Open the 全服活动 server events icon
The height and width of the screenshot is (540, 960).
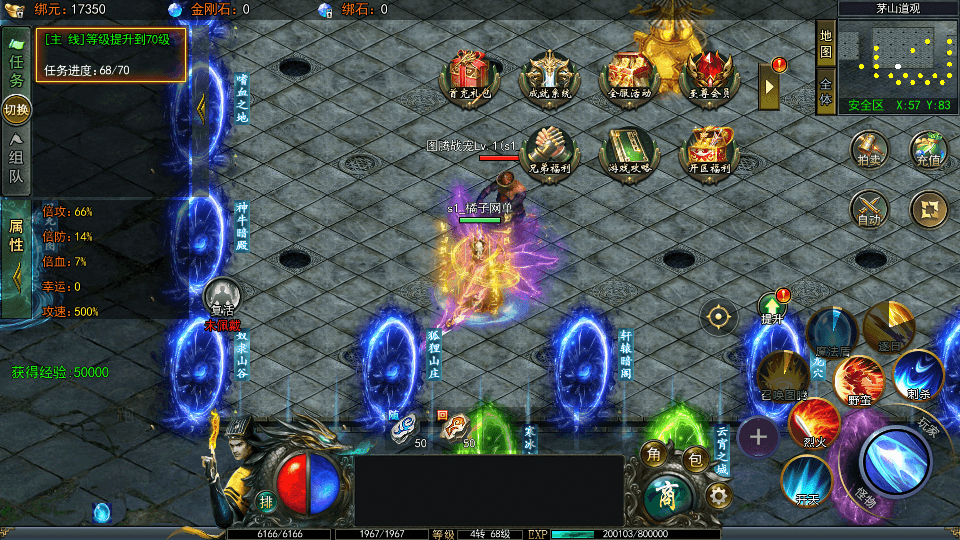(629, 73)
